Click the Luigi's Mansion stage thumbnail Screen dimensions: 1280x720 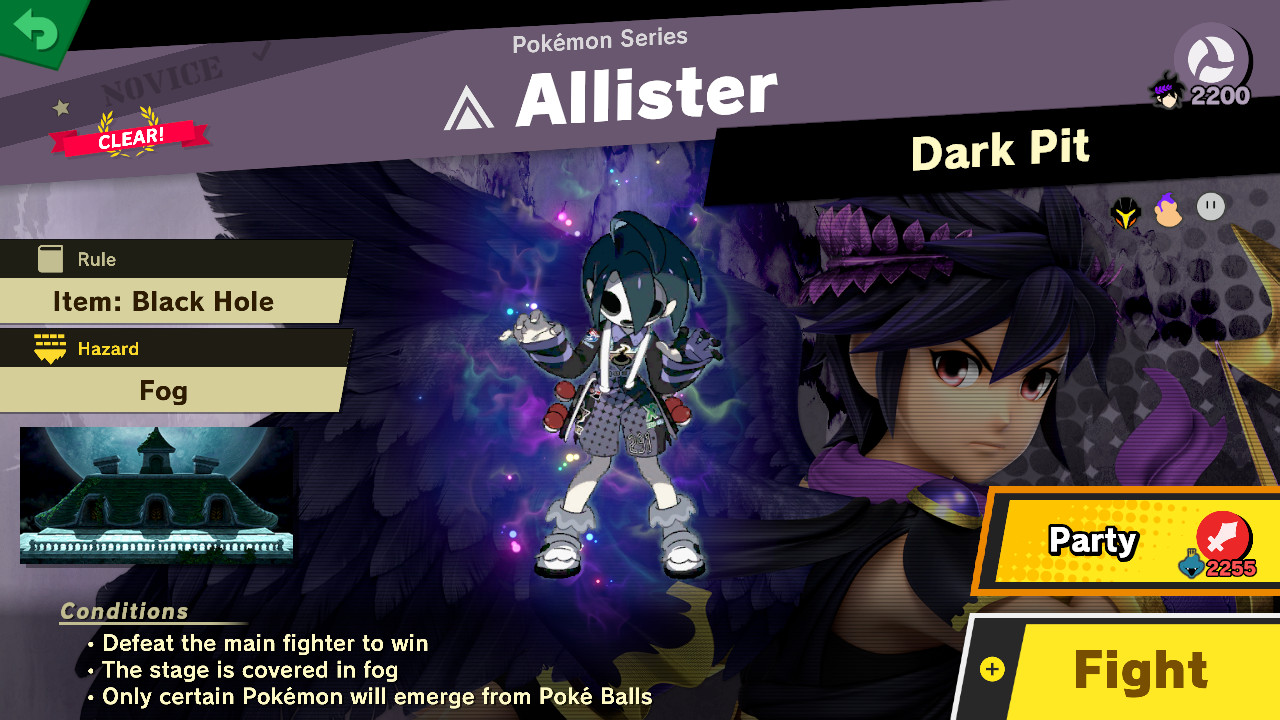coord(155,496)
